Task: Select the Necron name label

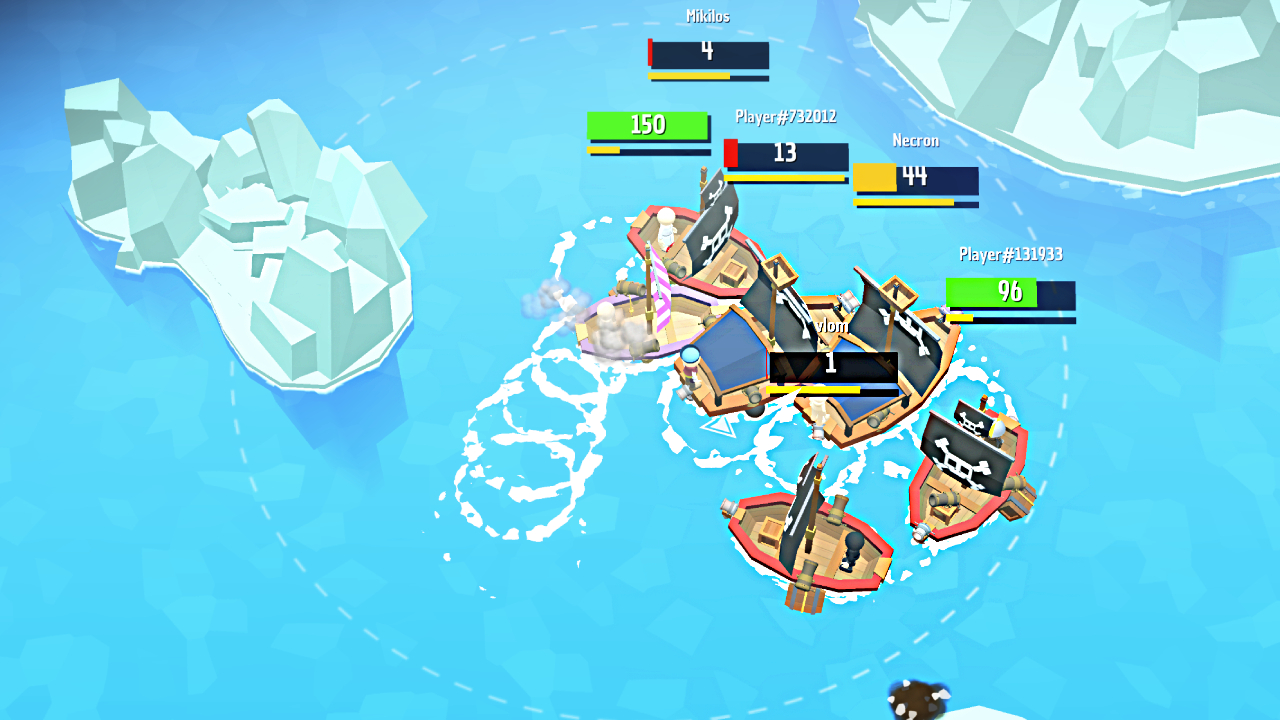Action: point(916,140)
